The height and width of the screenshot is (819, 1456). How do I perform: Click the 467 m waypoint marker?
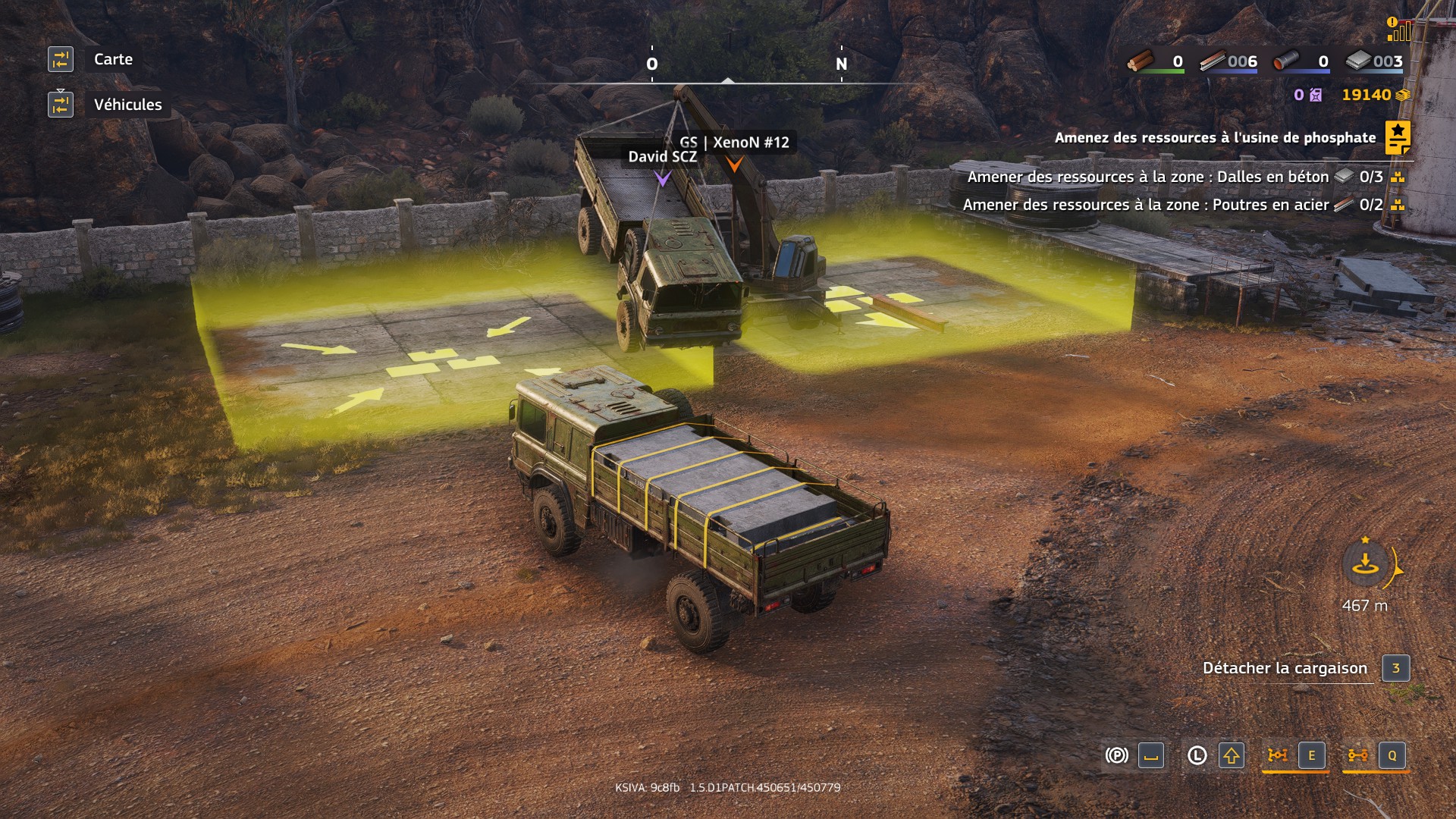[x=1366, y=565]
